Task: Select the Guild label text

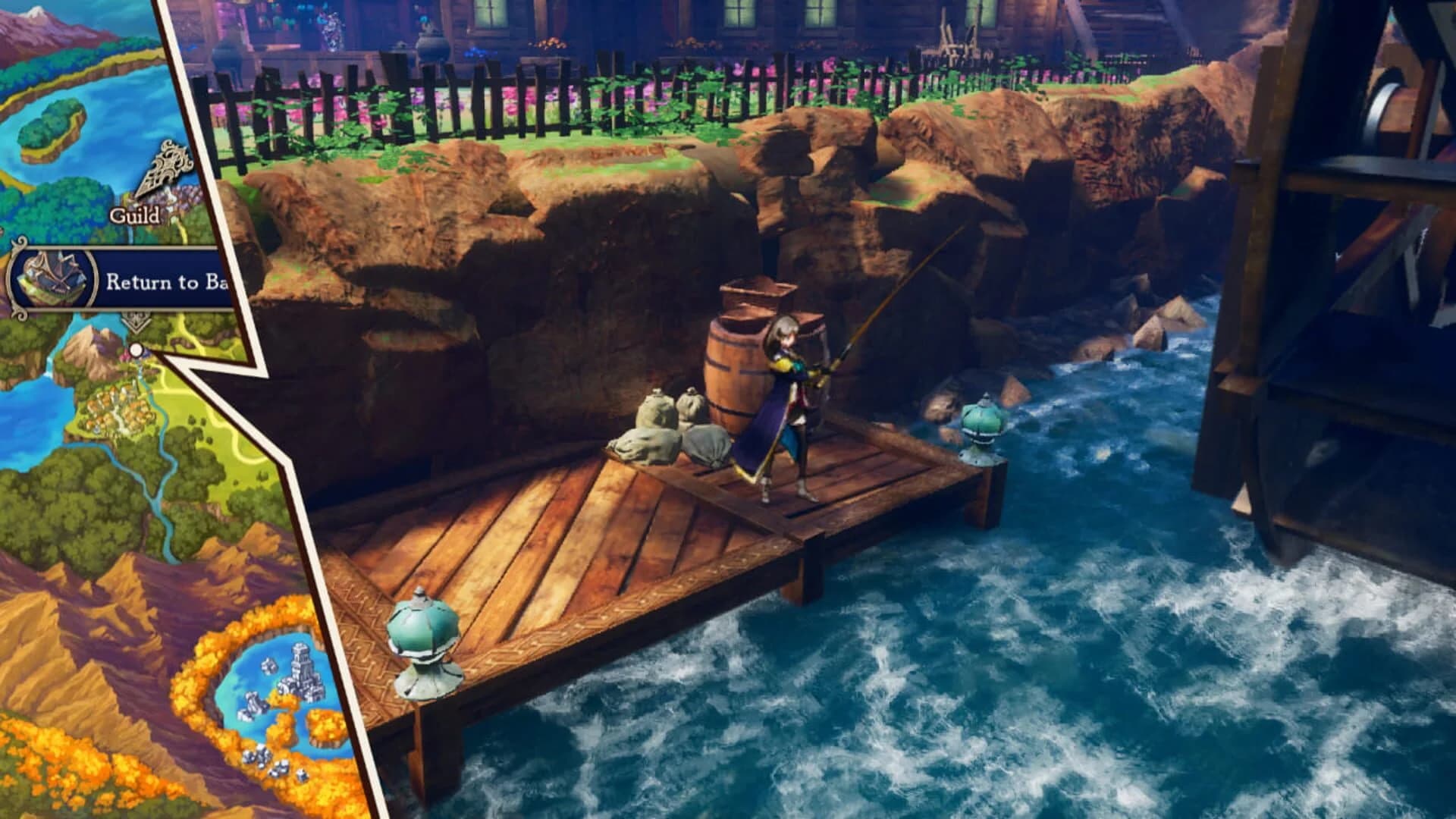Action: 136,215
